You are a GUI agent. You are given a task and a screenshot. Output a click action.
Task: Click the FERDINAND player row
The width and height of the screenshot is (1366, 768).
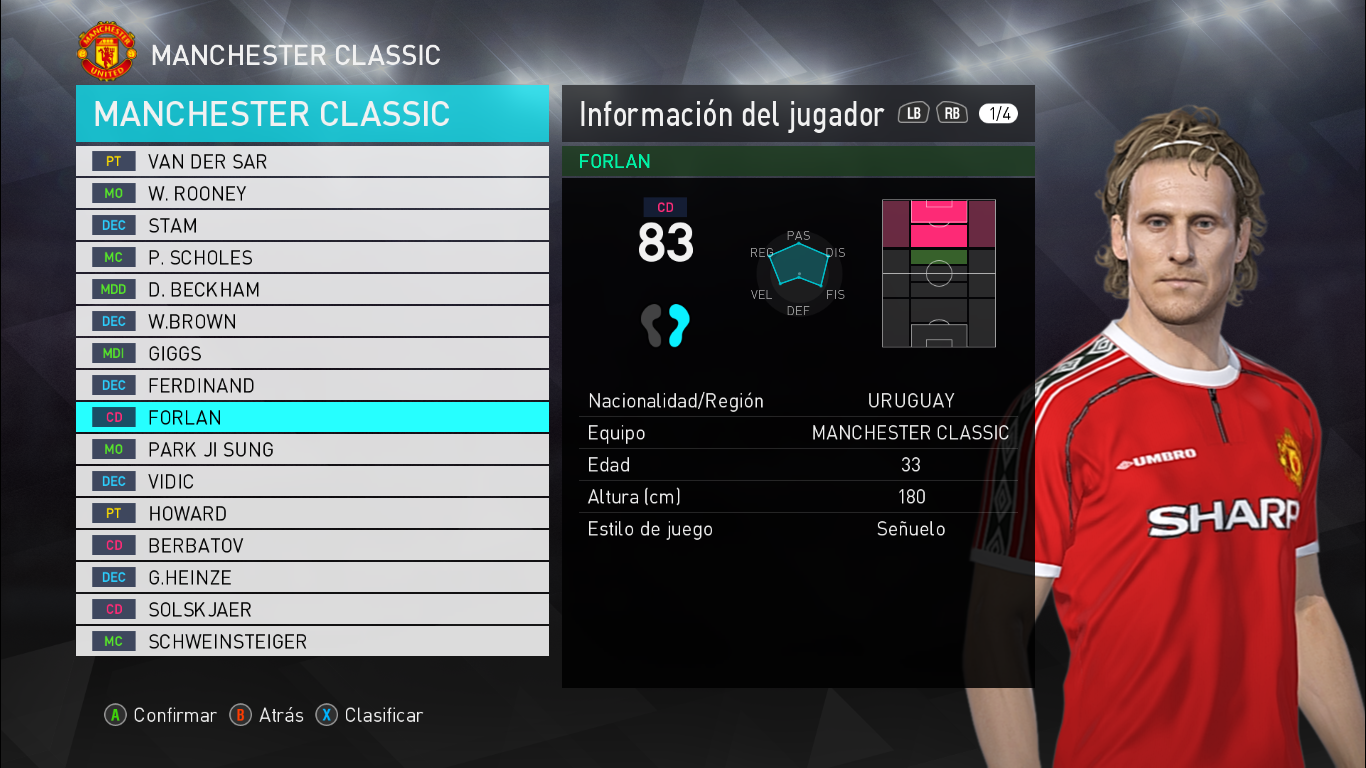click(x=312, y=385)
